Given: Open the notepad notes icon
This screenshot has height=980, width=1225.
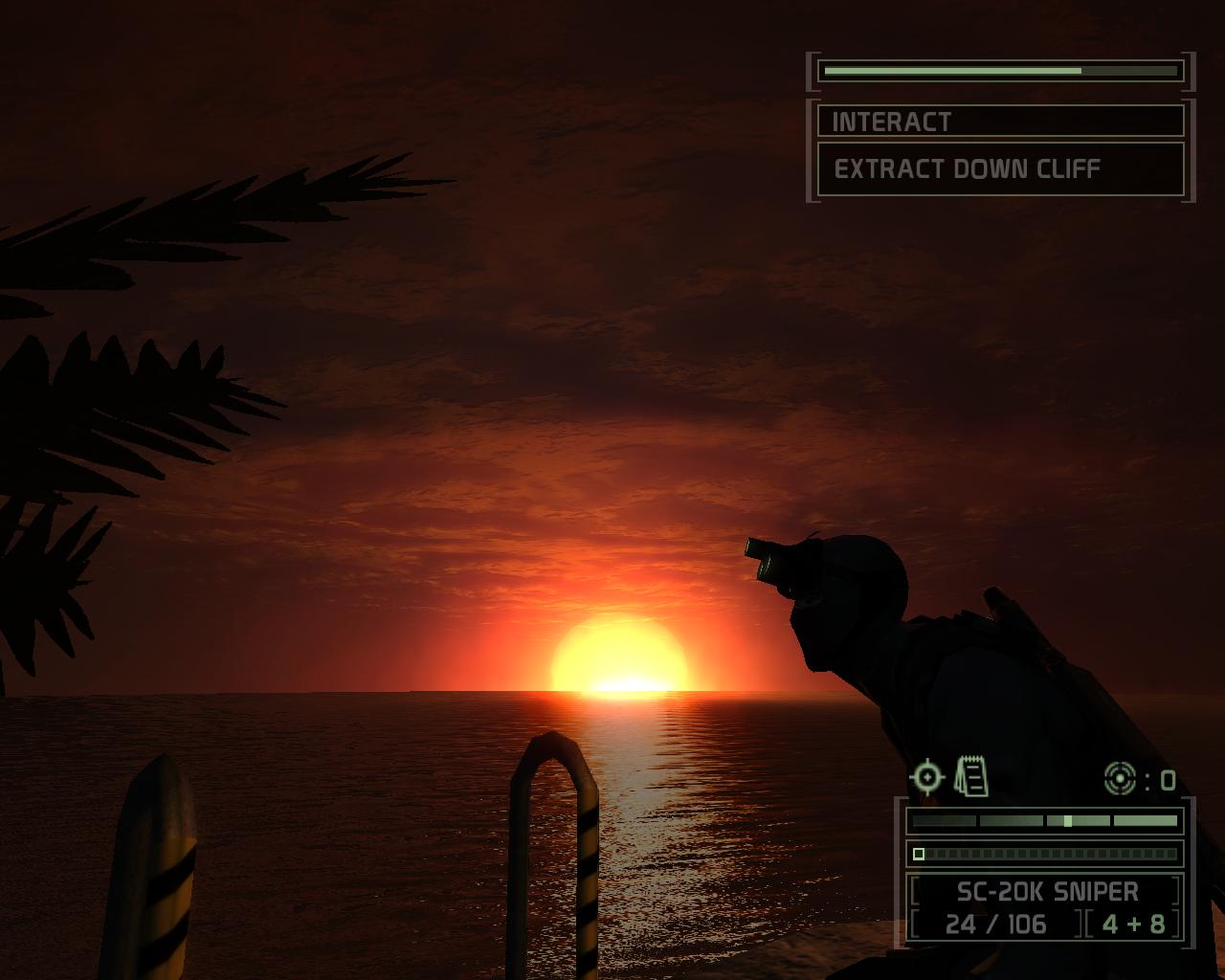Looking at the screenshot, I should tap(970, 776).
